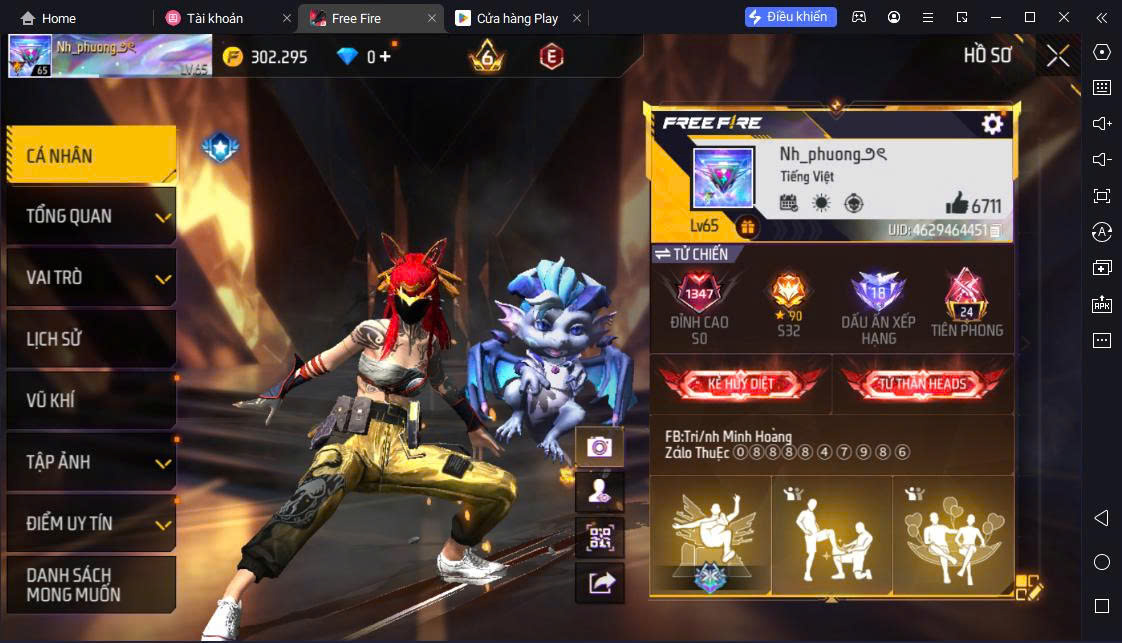Select the CÁ NHÂN tab
Viewport: 1122px width, 643px height.
91,155
